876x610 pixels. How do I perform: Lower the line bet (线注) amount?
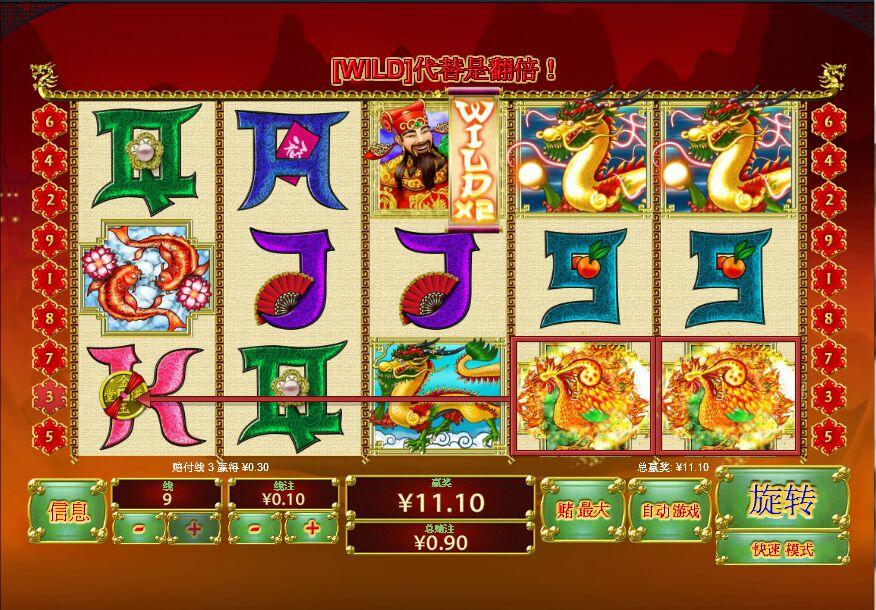point(257,527)
